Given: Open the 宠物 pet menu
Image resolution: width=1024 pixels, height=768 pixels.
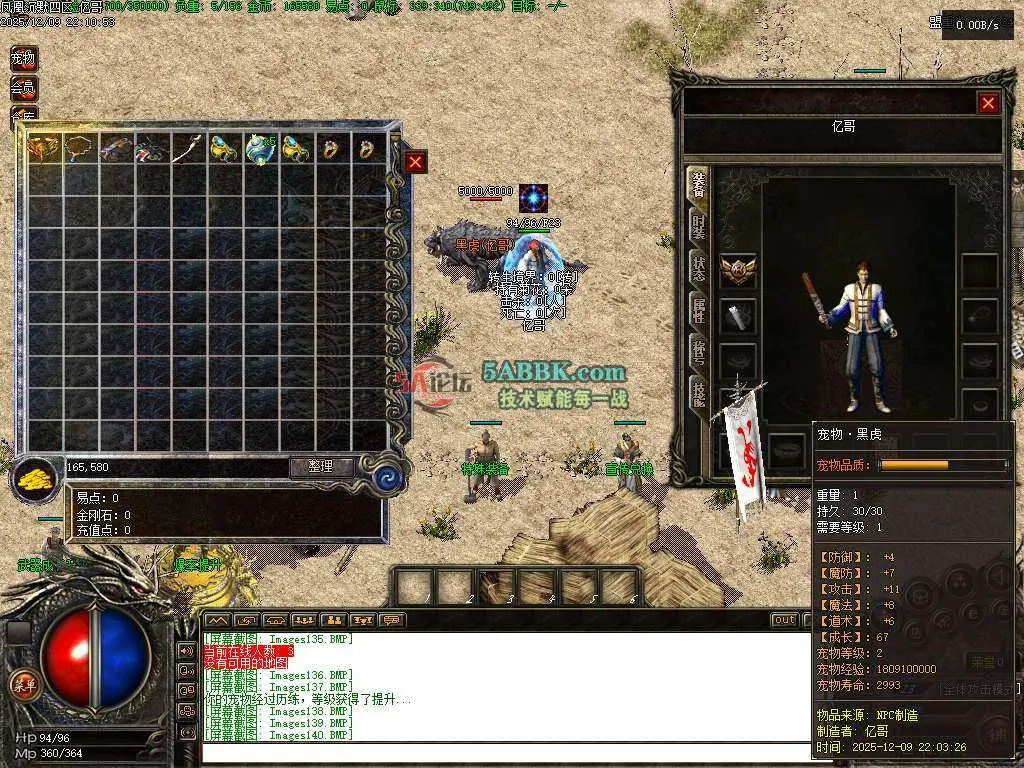Looking at the screenshot, I should (x=23, y=59).
